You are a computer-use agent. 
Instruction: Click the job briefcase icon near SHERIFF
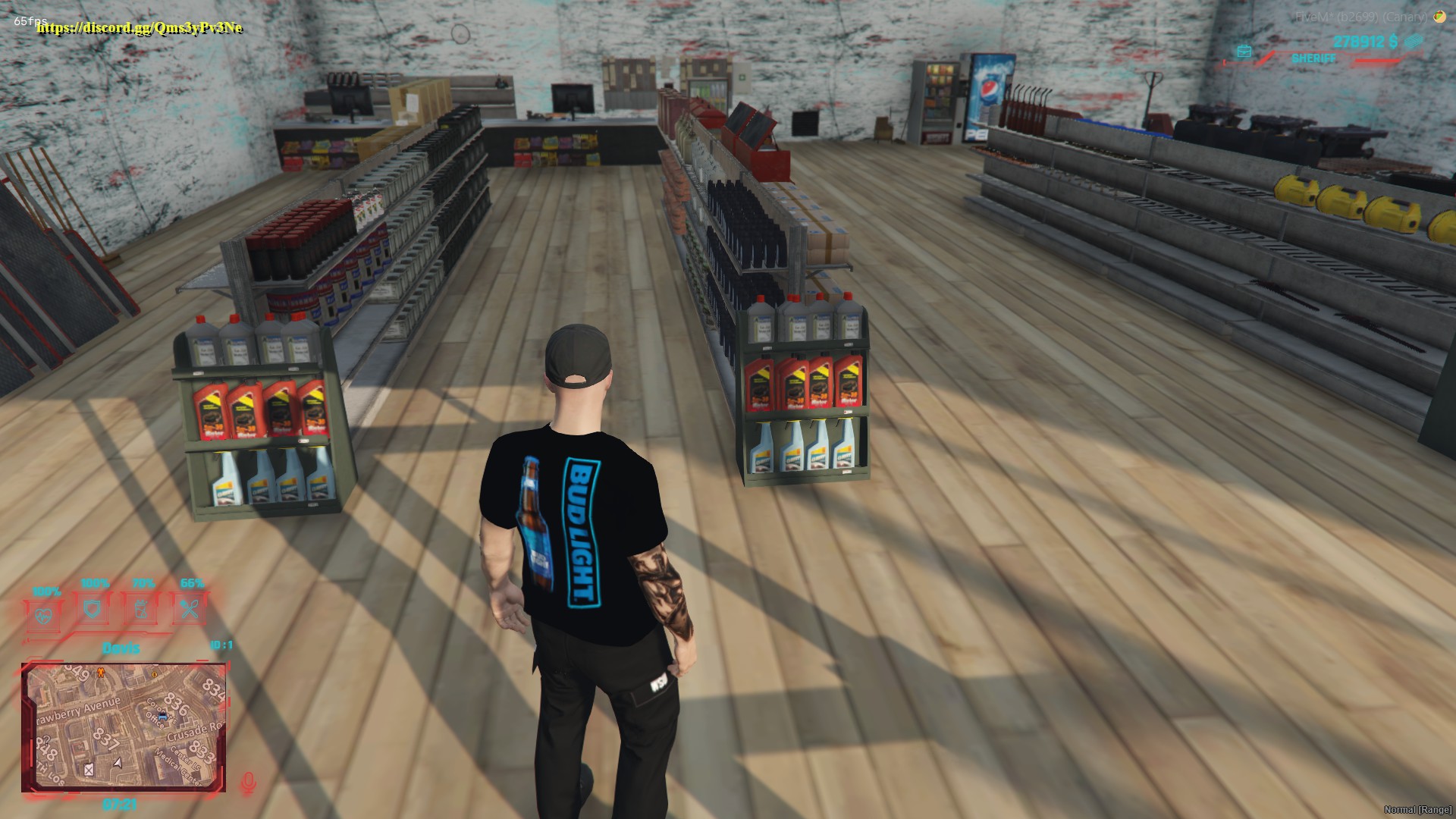coord(1244,52)
